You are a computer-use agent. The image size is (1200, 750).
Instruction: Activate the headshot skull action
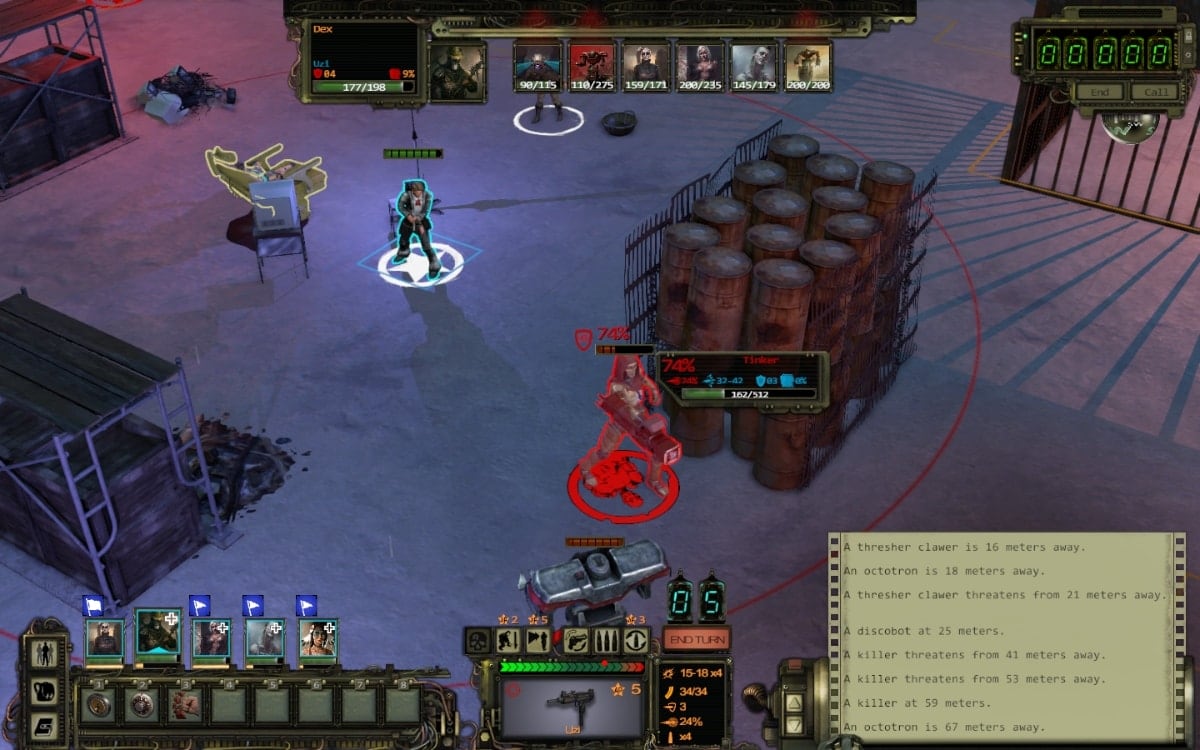point(478,641)
